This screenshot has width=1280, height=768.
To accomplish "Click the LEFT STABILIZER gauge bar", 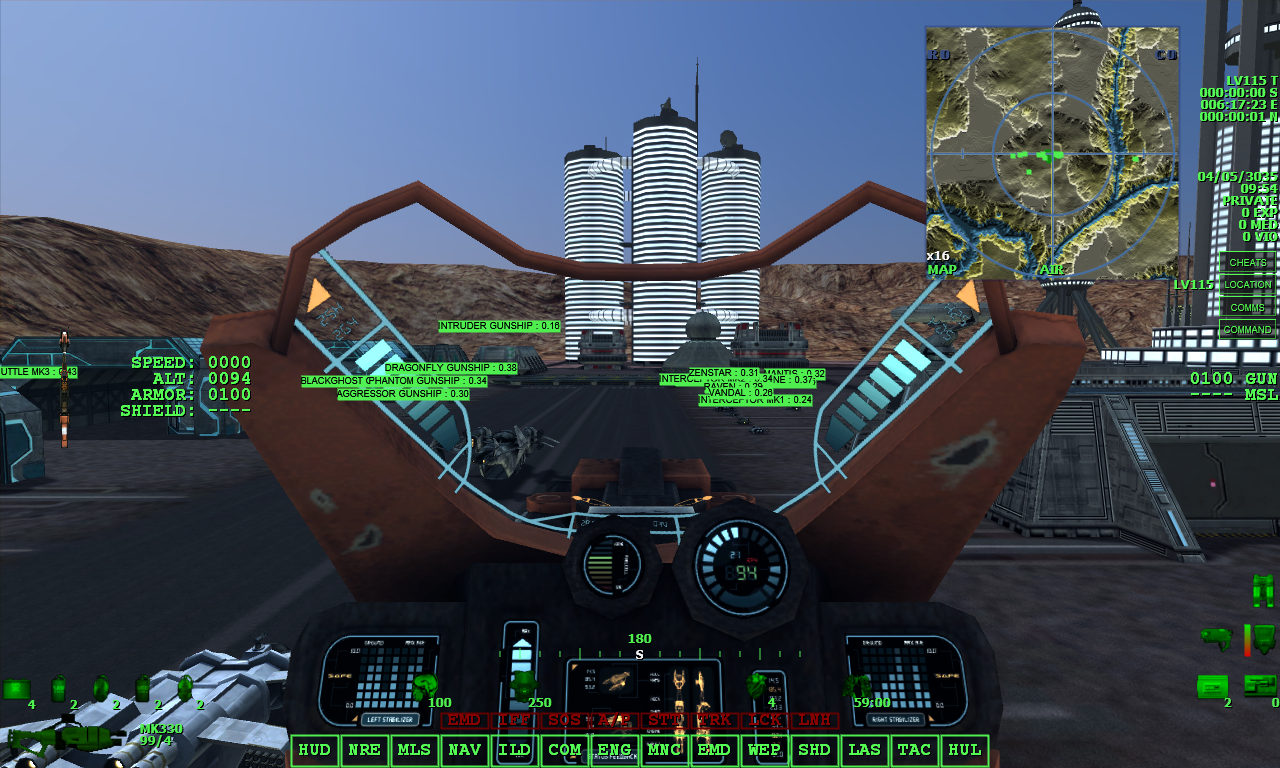I will 390,718.
